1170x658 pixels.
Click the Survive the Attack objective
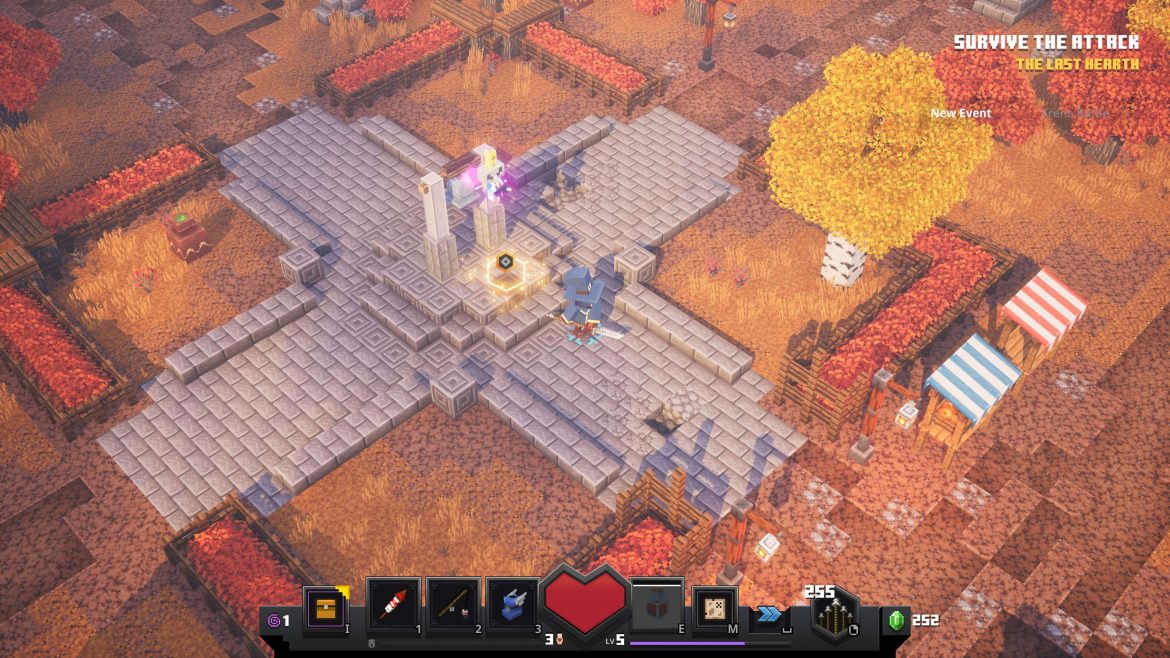pos(1045,42)
